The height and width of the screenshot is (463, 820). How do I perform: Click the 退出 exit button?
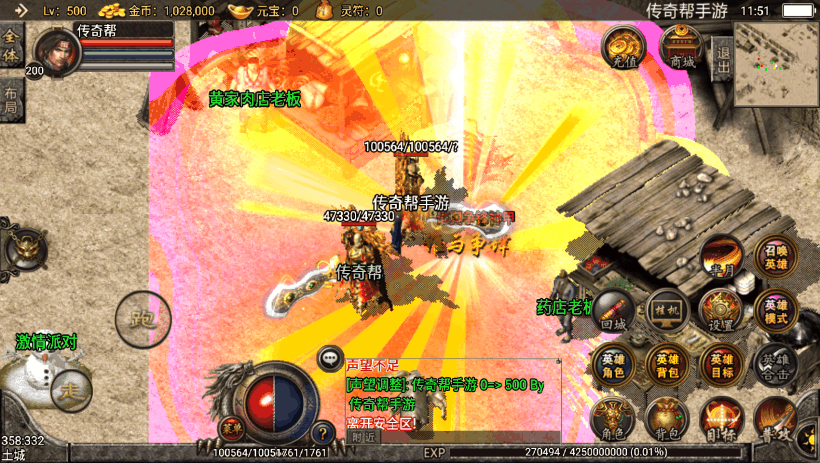coord(722,50)
